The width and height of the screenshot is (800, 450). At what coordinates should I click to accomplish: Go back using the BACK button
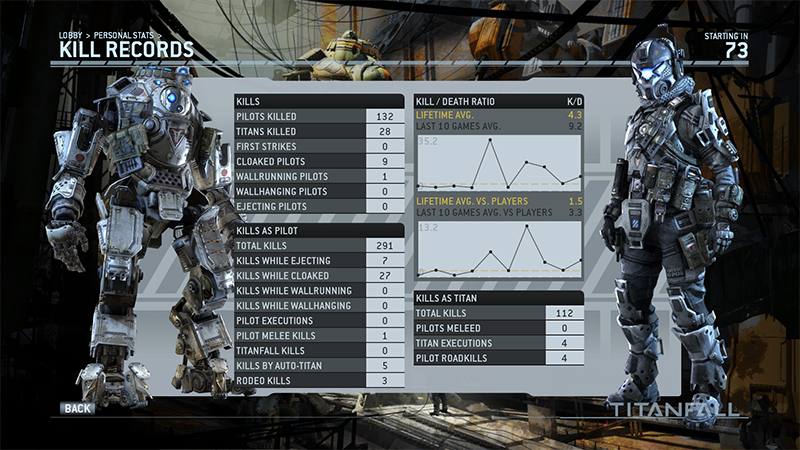click(76, 409)
